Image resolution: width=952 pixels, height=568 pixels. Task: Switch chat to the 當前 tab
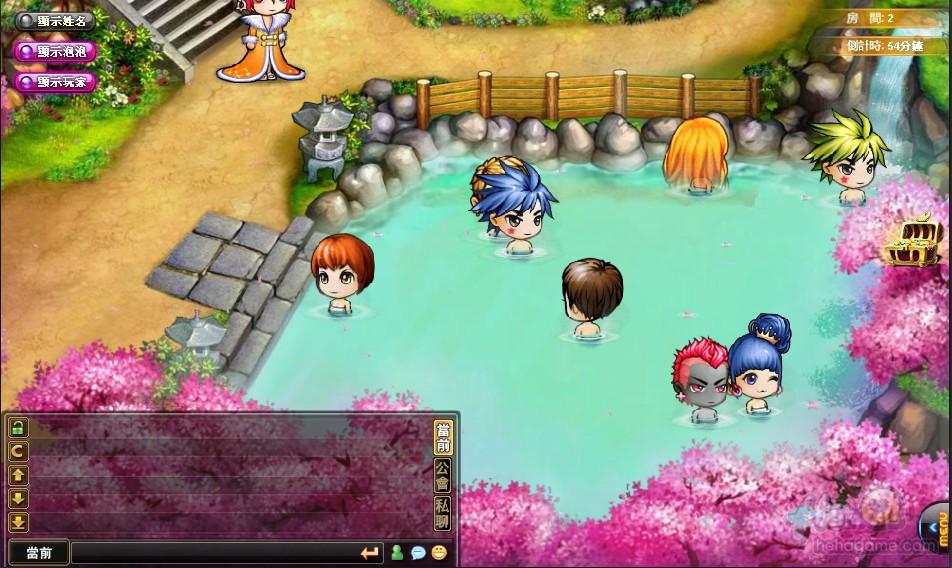442,438
